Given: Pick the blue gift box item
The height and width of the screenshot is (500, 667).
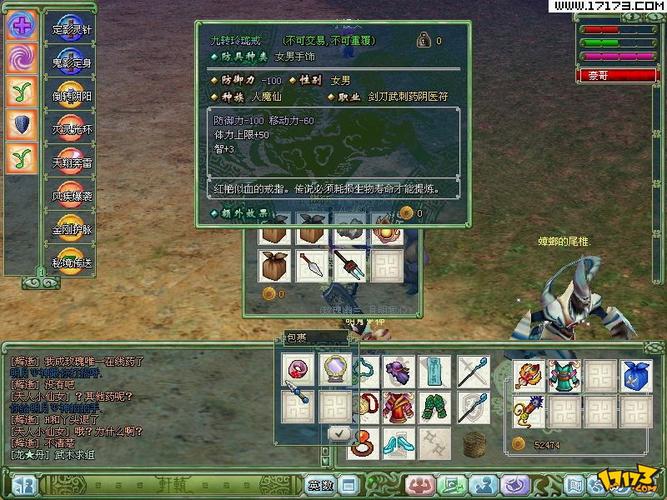Looking at the screenshot, I should [637, 373].
